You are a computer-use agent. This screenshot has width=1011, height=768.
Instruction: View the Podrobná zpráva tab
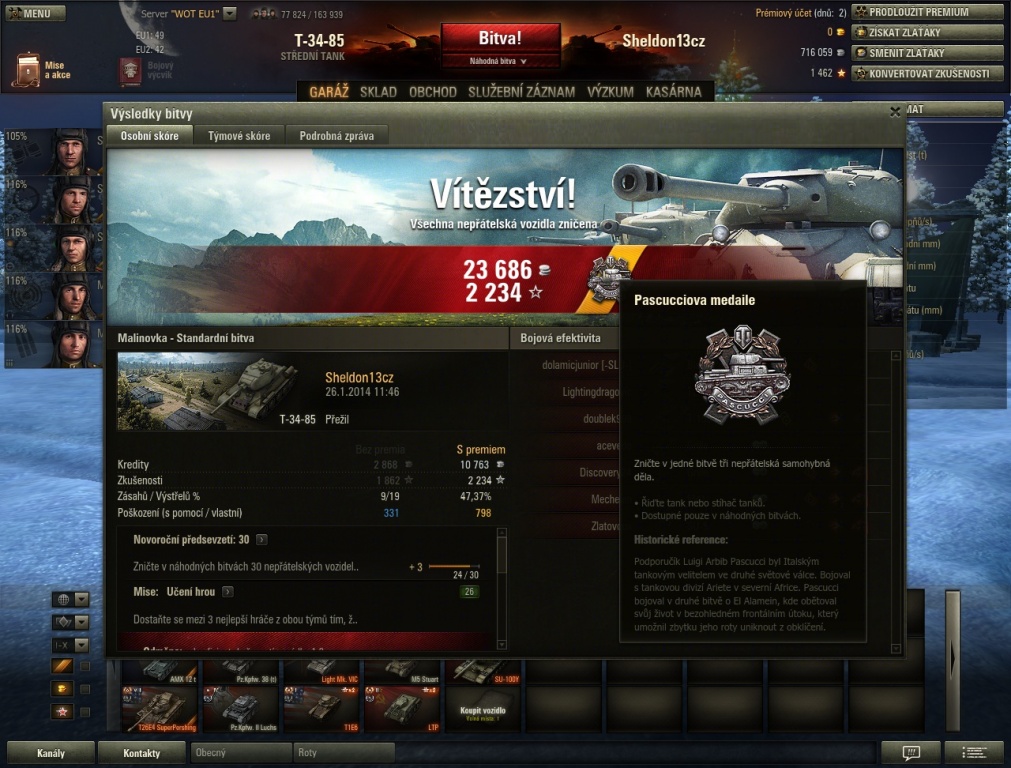coord(336,136)
